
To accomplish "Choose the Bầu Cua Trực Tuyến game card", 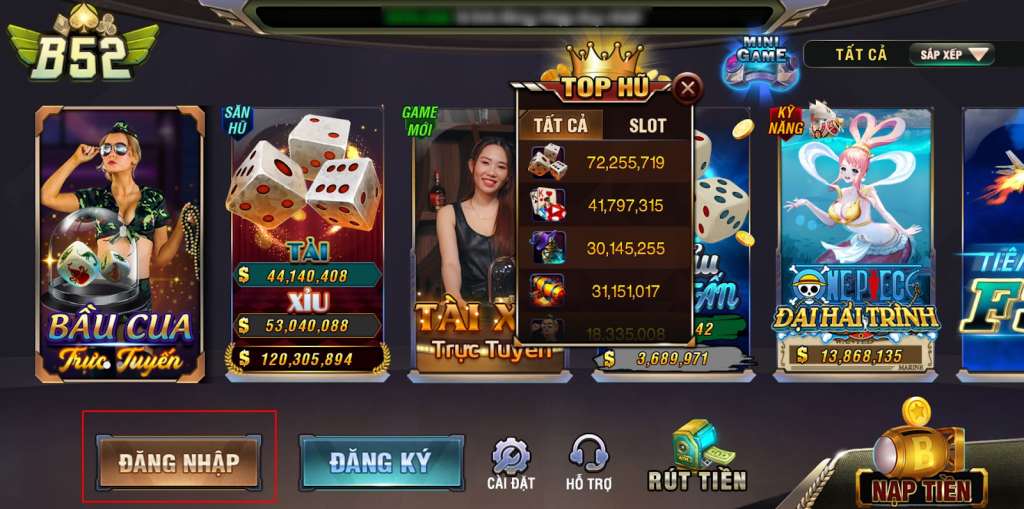I will point(120,245).
